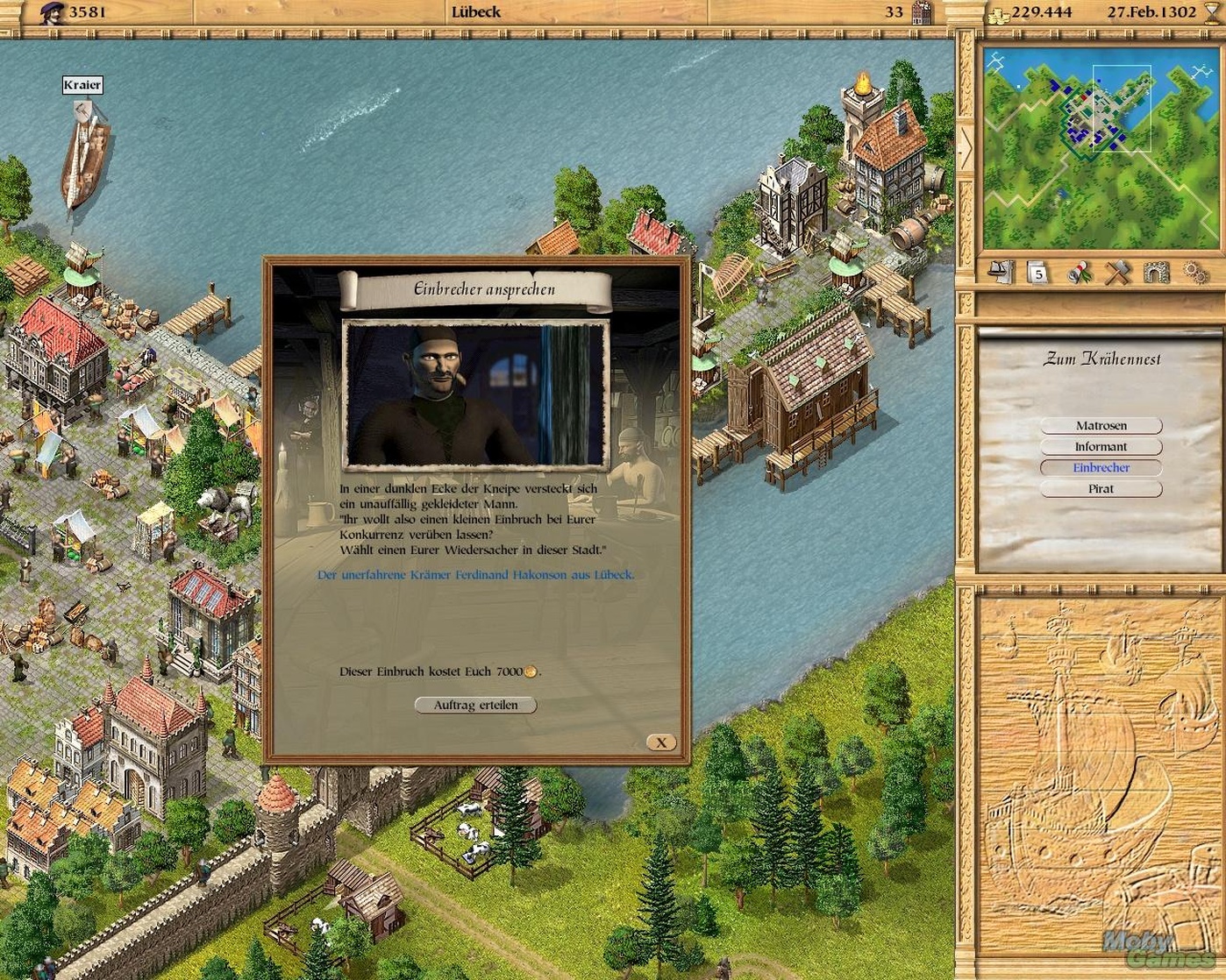Viewport: 1226px width, 980px height.
Task: Open the ship and papers icon
Action: 1001,273
